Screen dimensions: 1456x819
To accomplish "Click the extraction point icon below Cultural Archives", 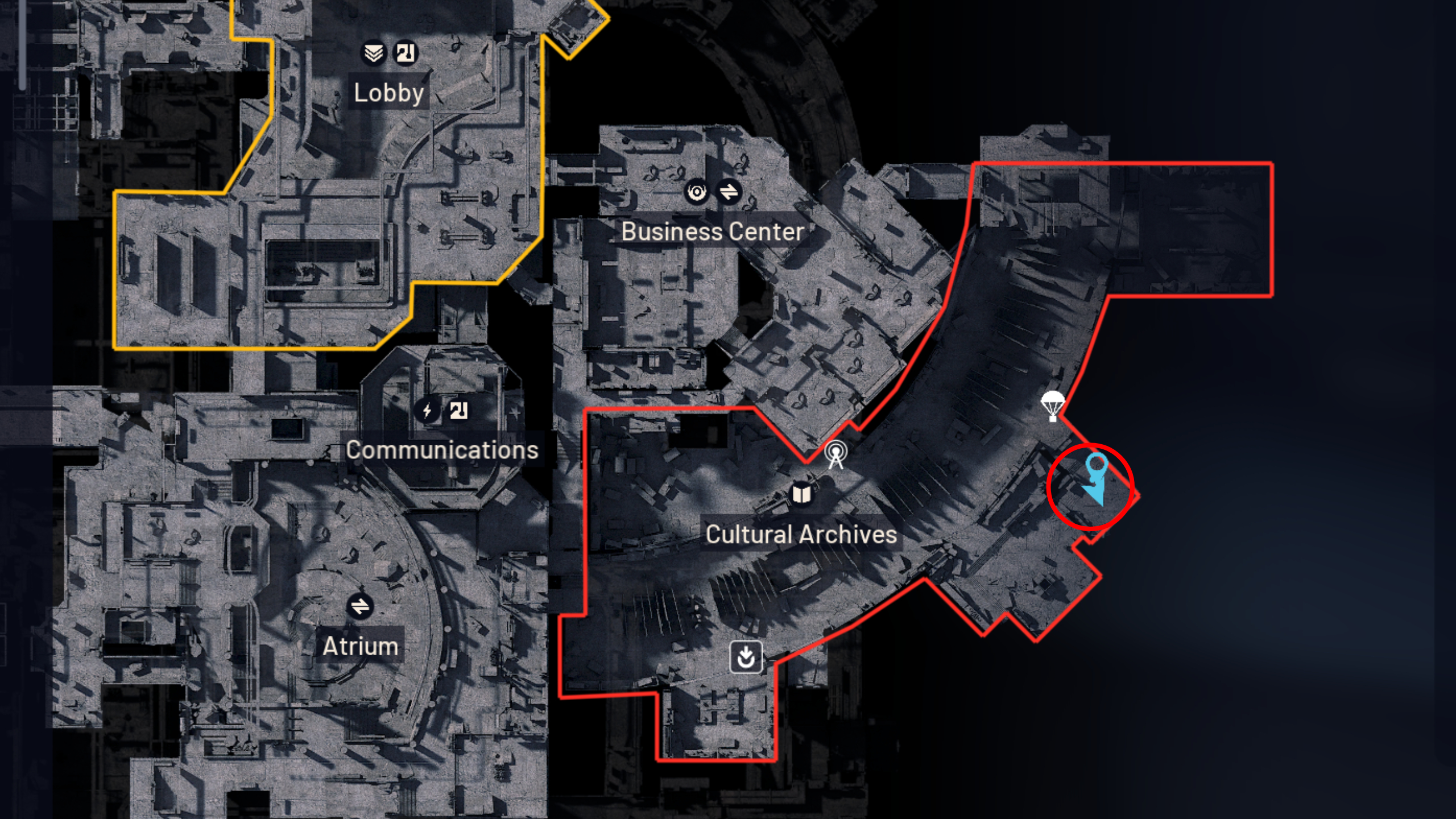I will click(x=746, y=656).
